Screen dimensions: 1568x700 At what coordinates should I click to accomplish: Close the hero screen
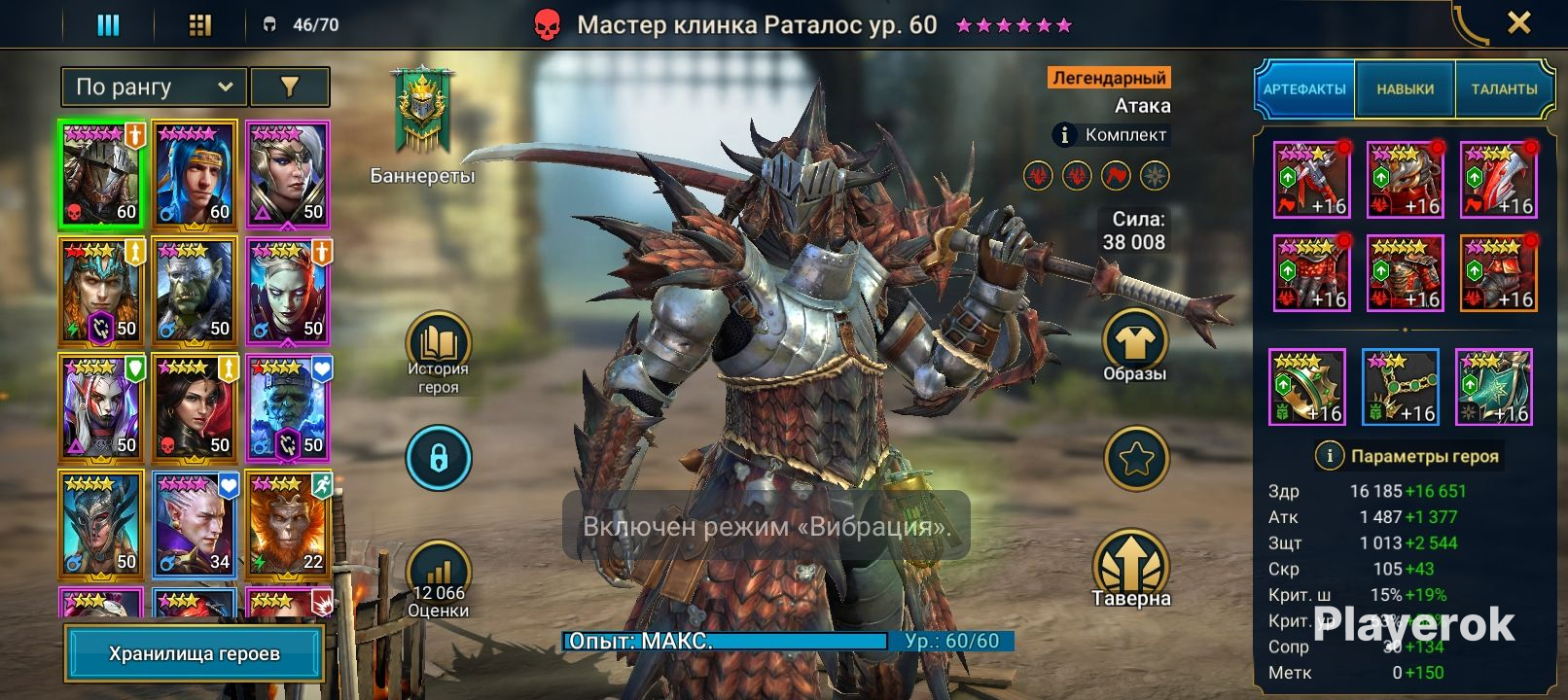[x=1518, y=22]
